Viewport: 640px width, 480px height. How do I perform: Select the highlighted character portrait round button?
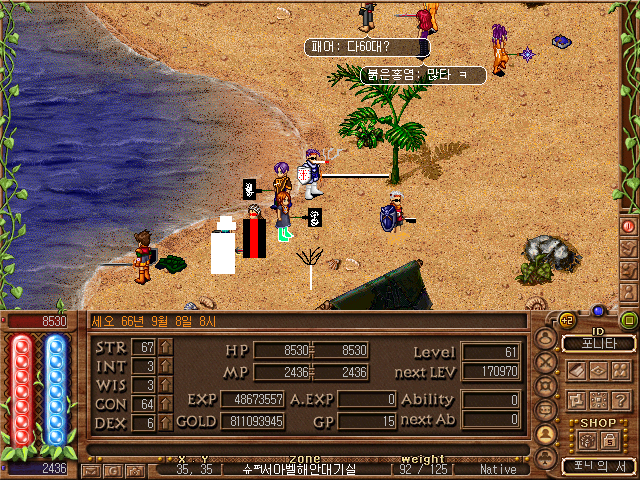[x=546, y=434]
